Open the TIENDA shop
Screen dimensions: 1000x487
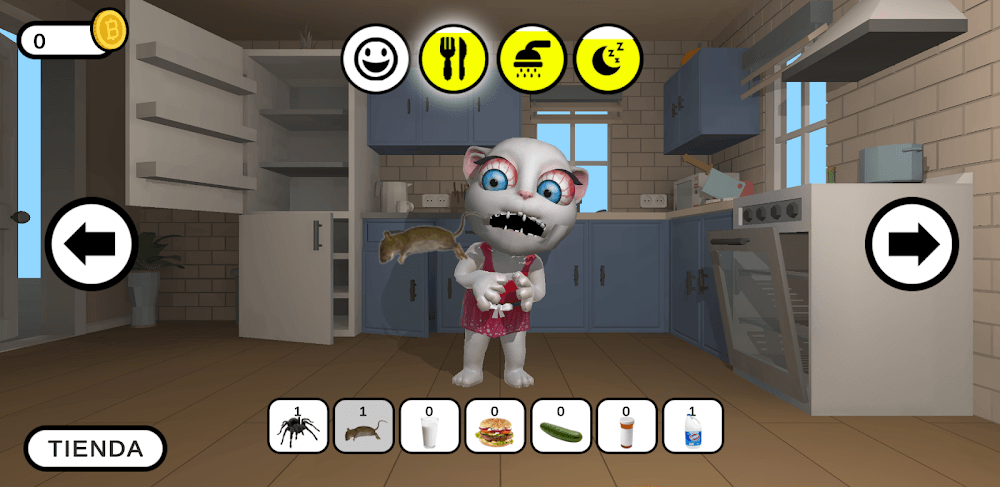coord(95,449)
